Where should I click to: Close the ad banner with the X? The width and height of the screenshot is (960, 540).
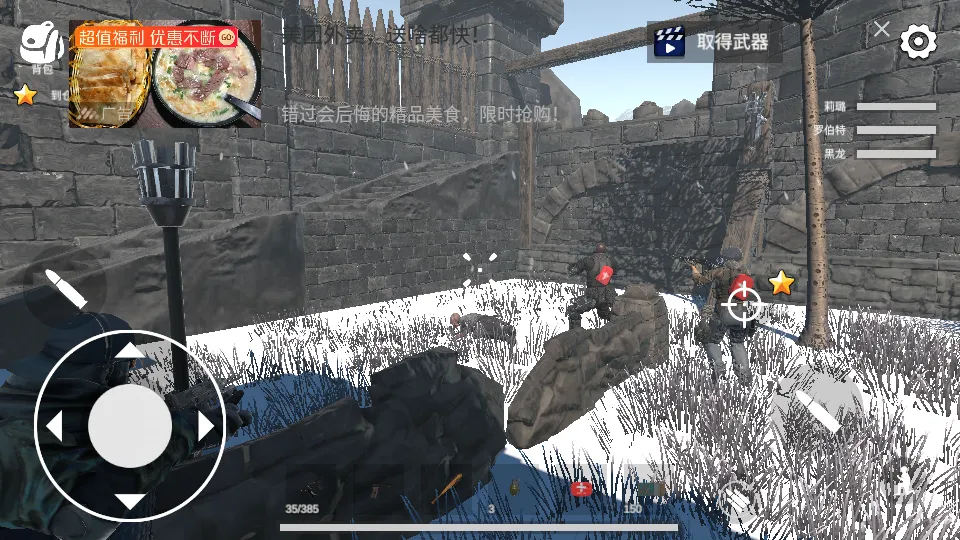881,29
